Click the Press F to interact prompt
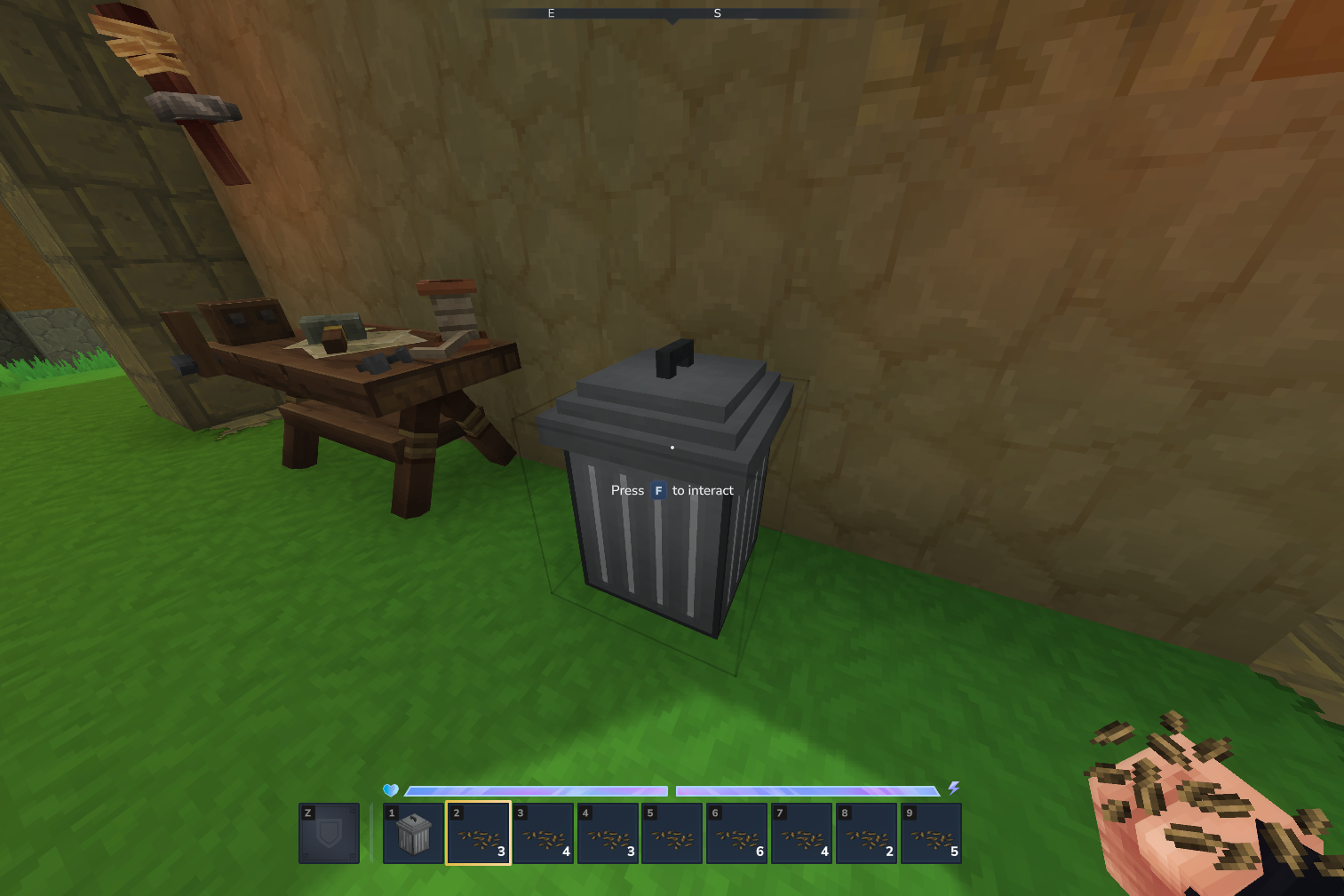This screenshot has height=896, width=1344. (x=672, y=490)
